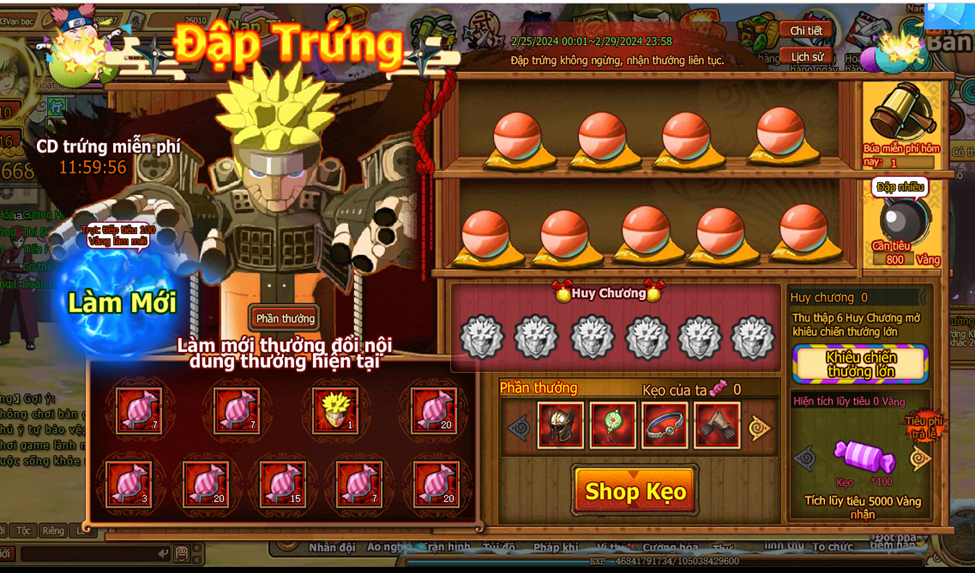
Task: Select the blue belt reward item
Action: 665,426
